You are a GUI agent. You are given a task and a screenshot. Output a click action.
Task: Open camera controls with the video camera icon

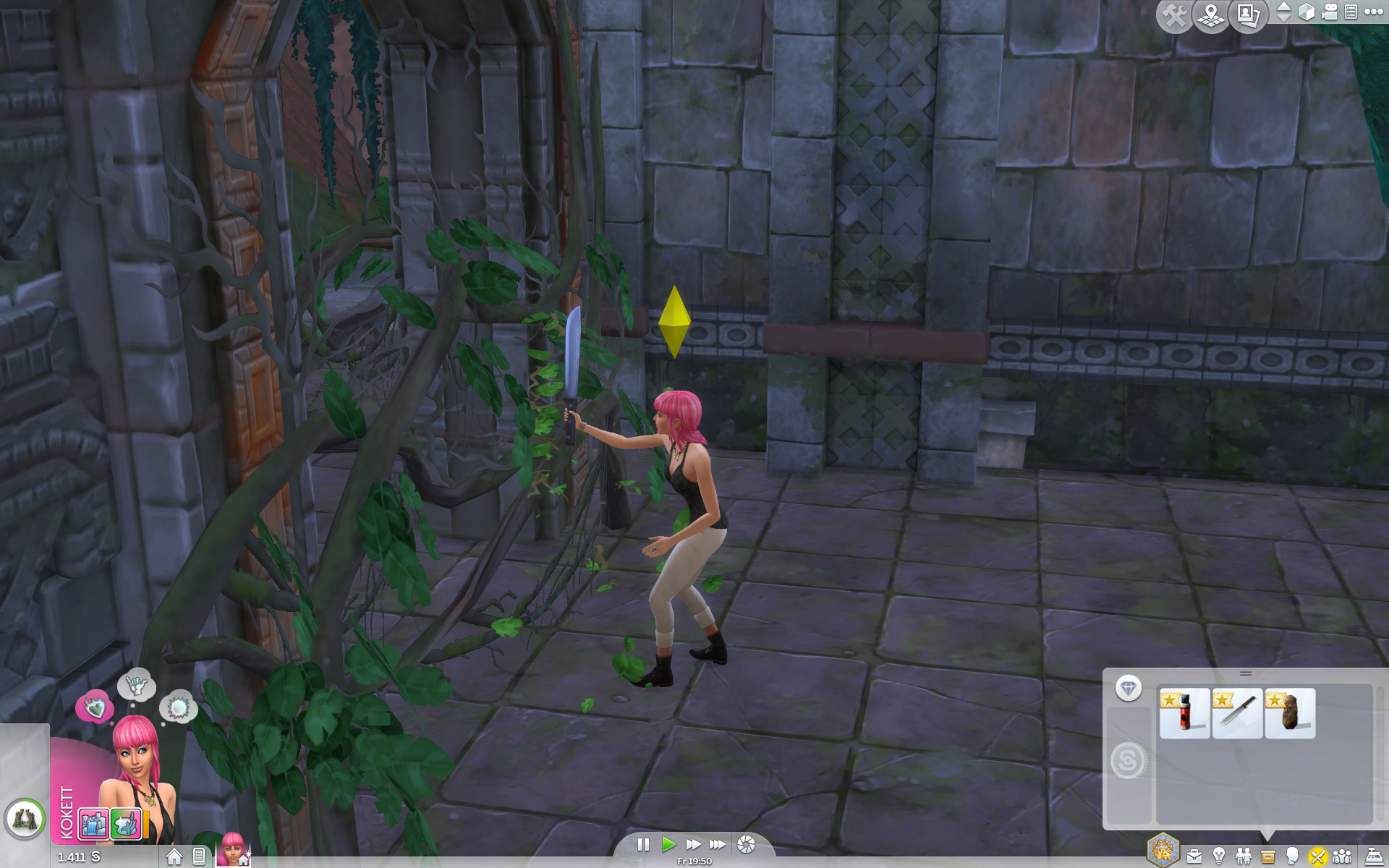click(x=1330, y=12)
